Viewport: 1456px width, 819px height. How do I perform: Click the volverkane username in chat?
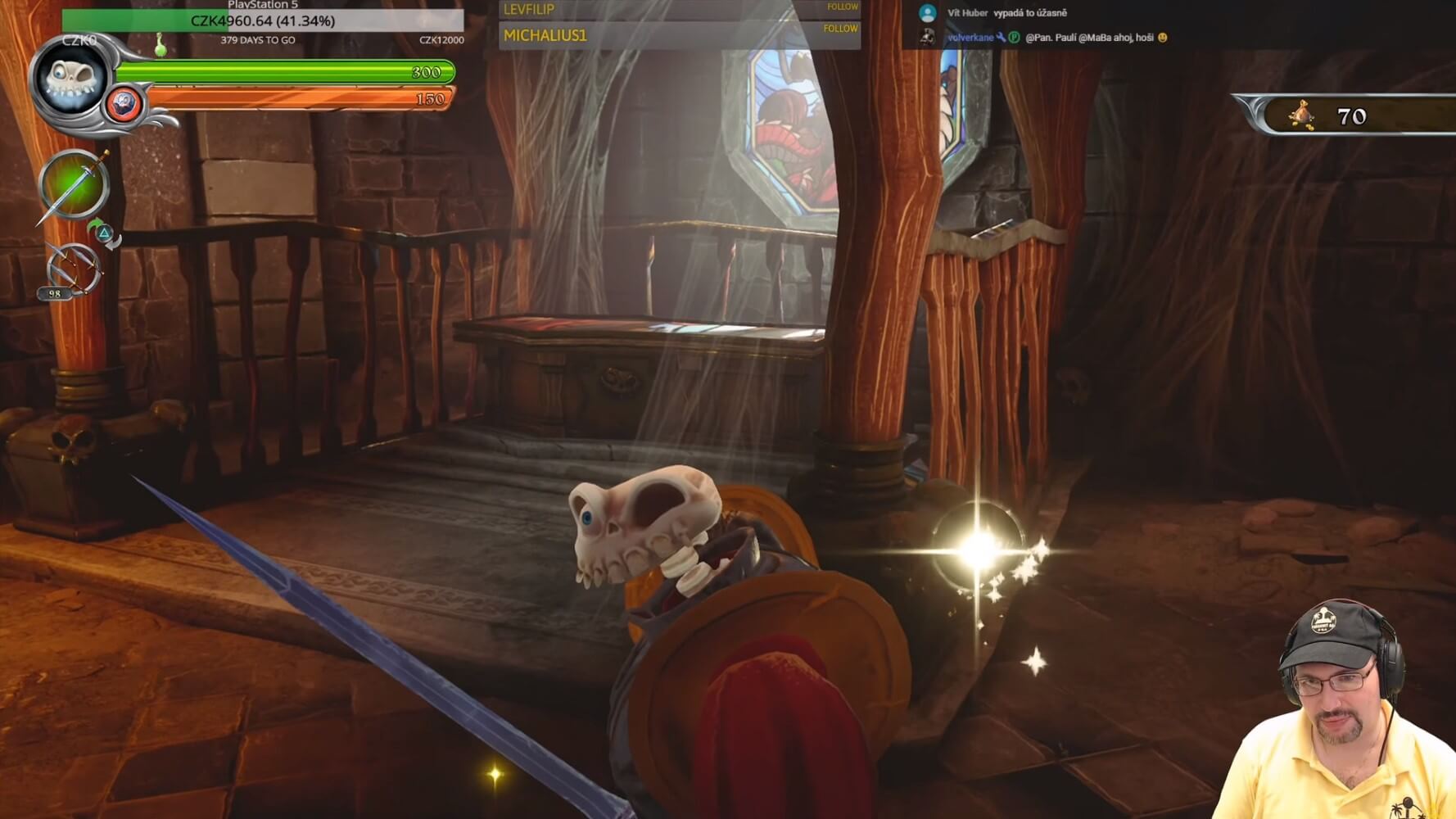970,38
